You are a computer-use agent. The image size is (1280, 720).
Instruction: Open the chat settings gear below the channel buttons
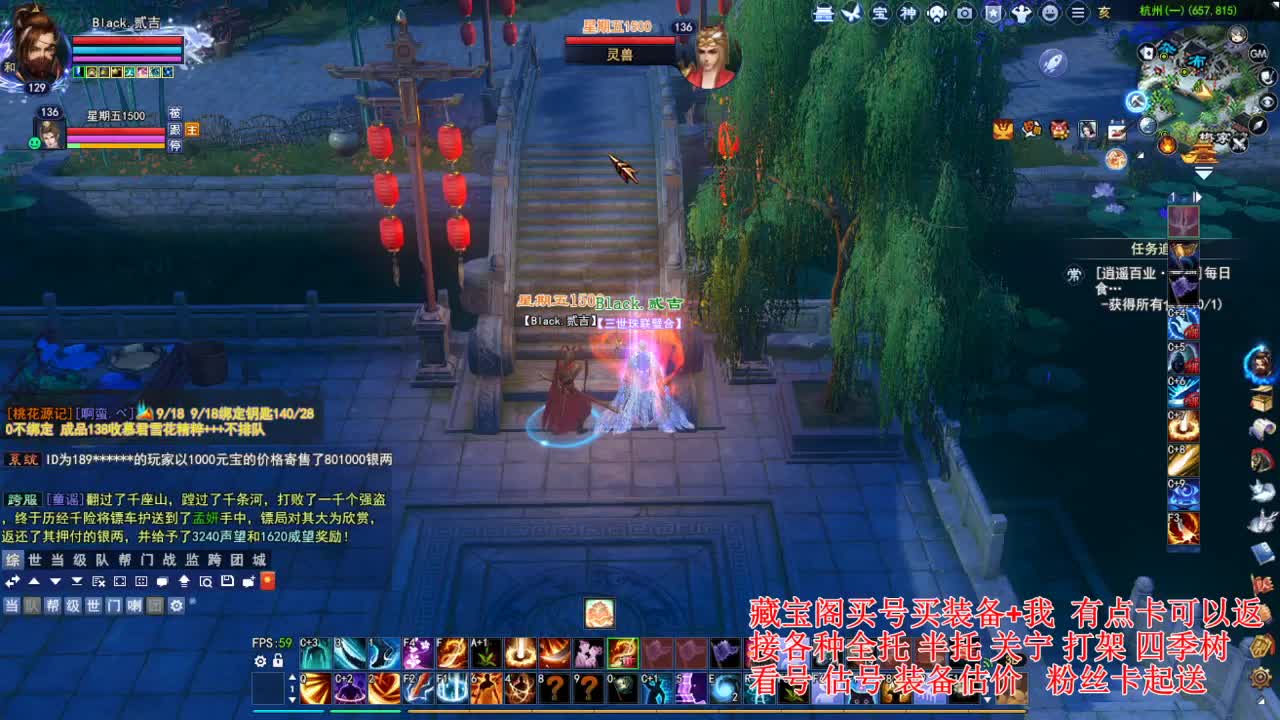[177, 606]
